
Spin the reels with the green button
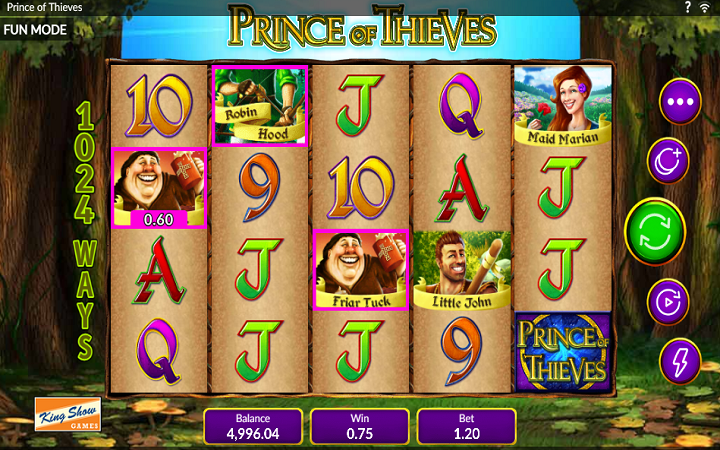(x=655, y=231)
